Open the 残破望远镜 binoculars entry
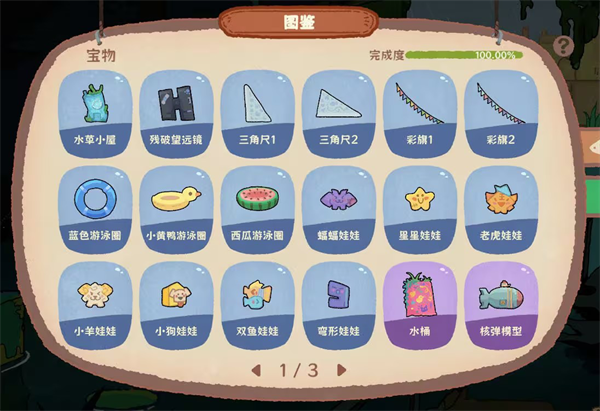This screenshot has width=600, height=411. (x=176, y=111)
